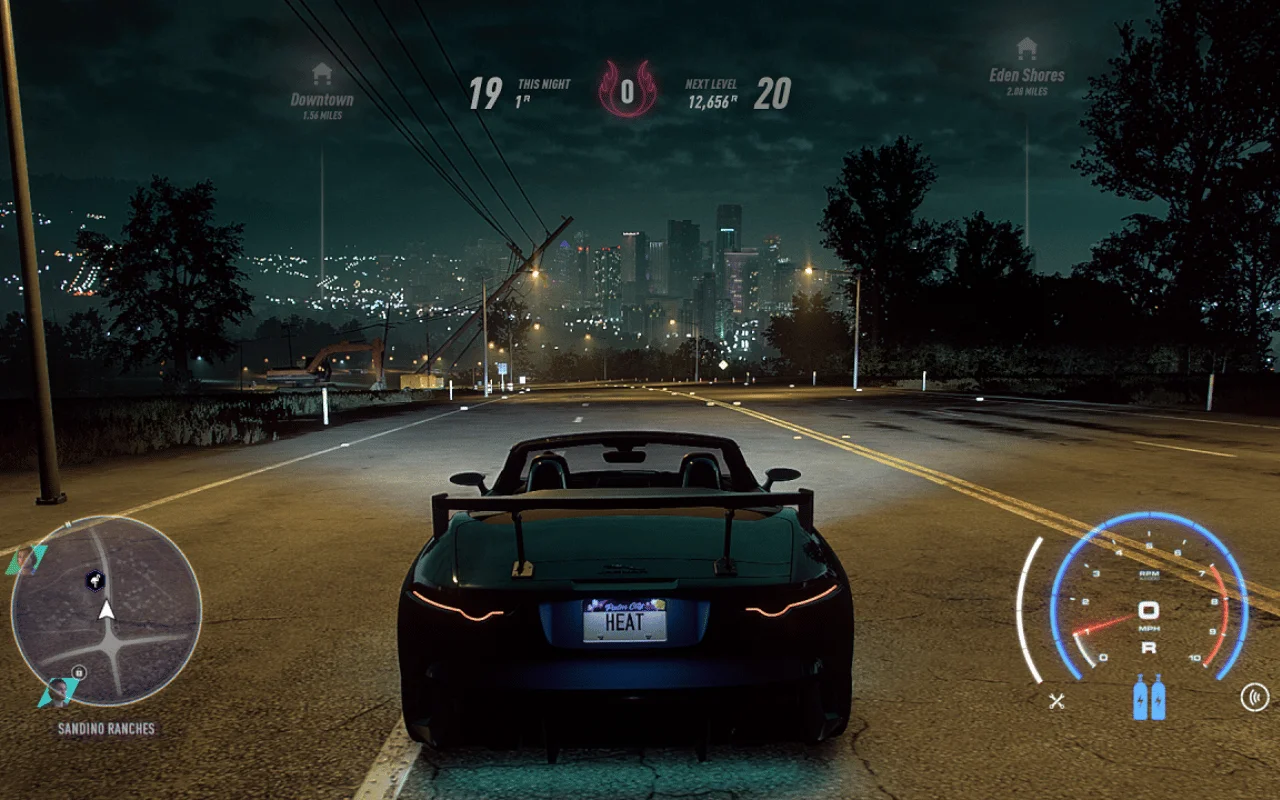Image resolution: width=1280 pixels, height=800 pixels.
Task: Select the player portrait at the minimap's bottom edge
Action: click(x=58, y=691)
